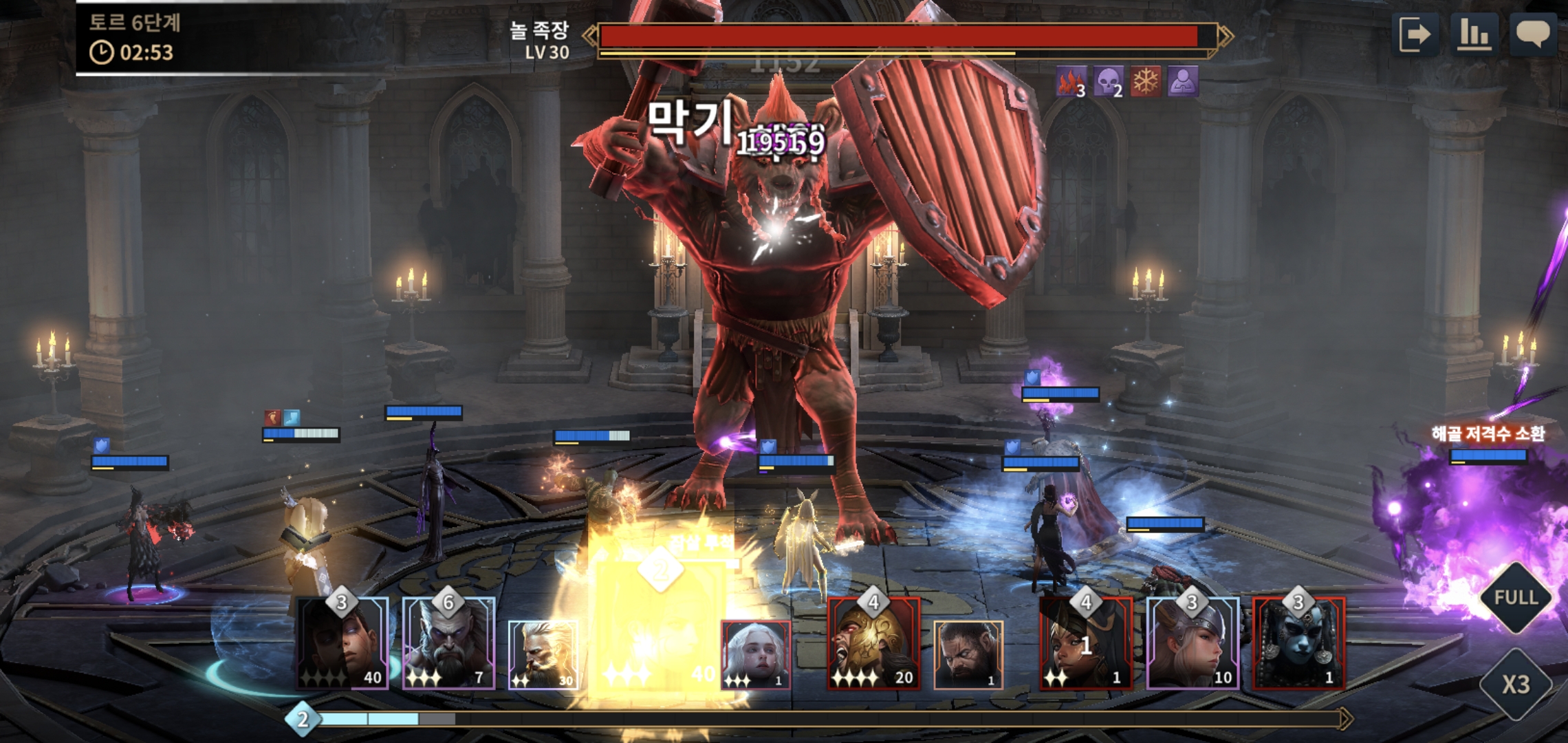This screenshot has width=1568, height=743.
Task: Open the battle statistics bar-chart button
Action: click(x=1474, y=34)
